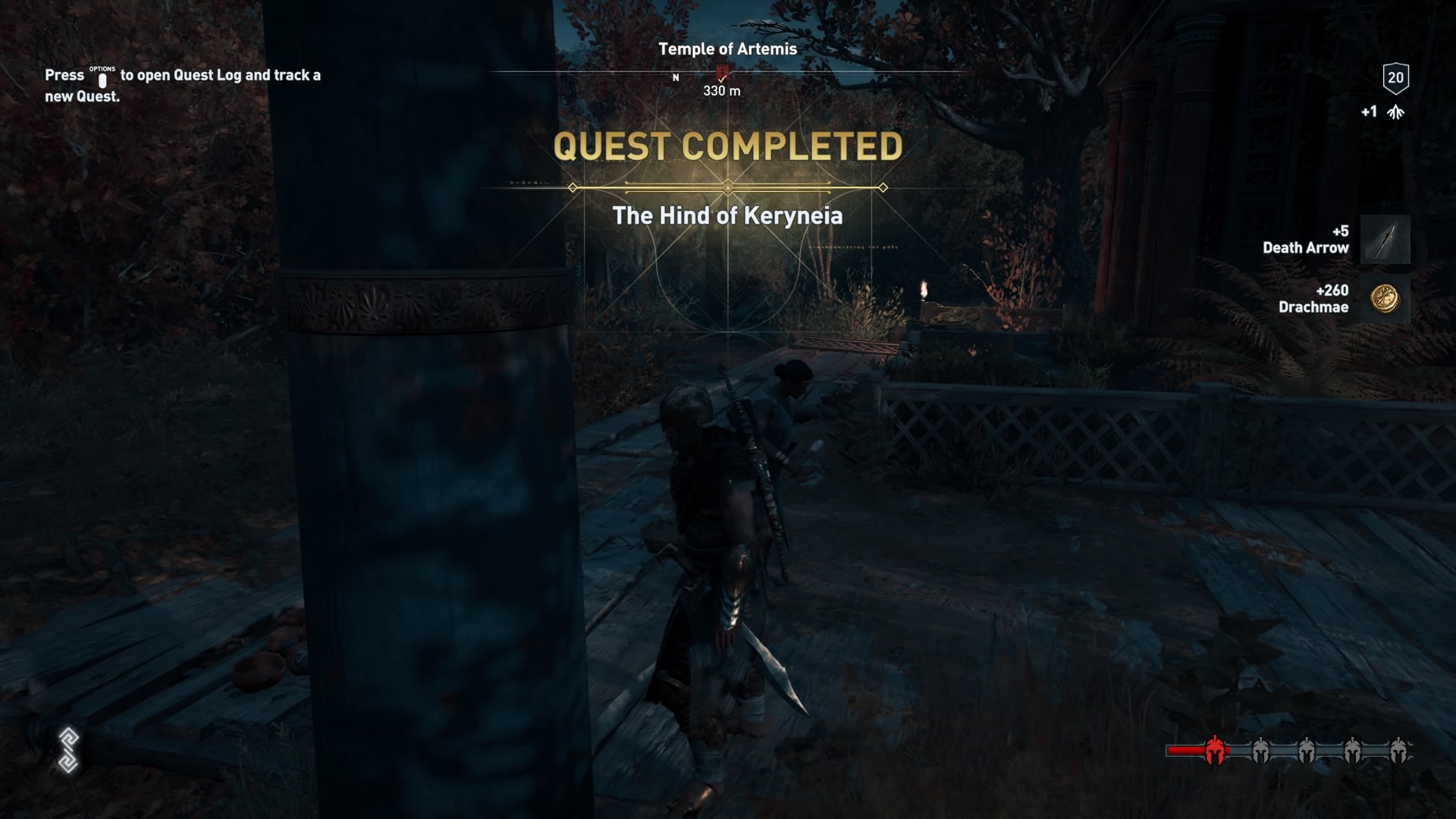This screenshot has width=1456, height=819.
Task: Select the Temple of Artemis location label
Action: [728, 48]
